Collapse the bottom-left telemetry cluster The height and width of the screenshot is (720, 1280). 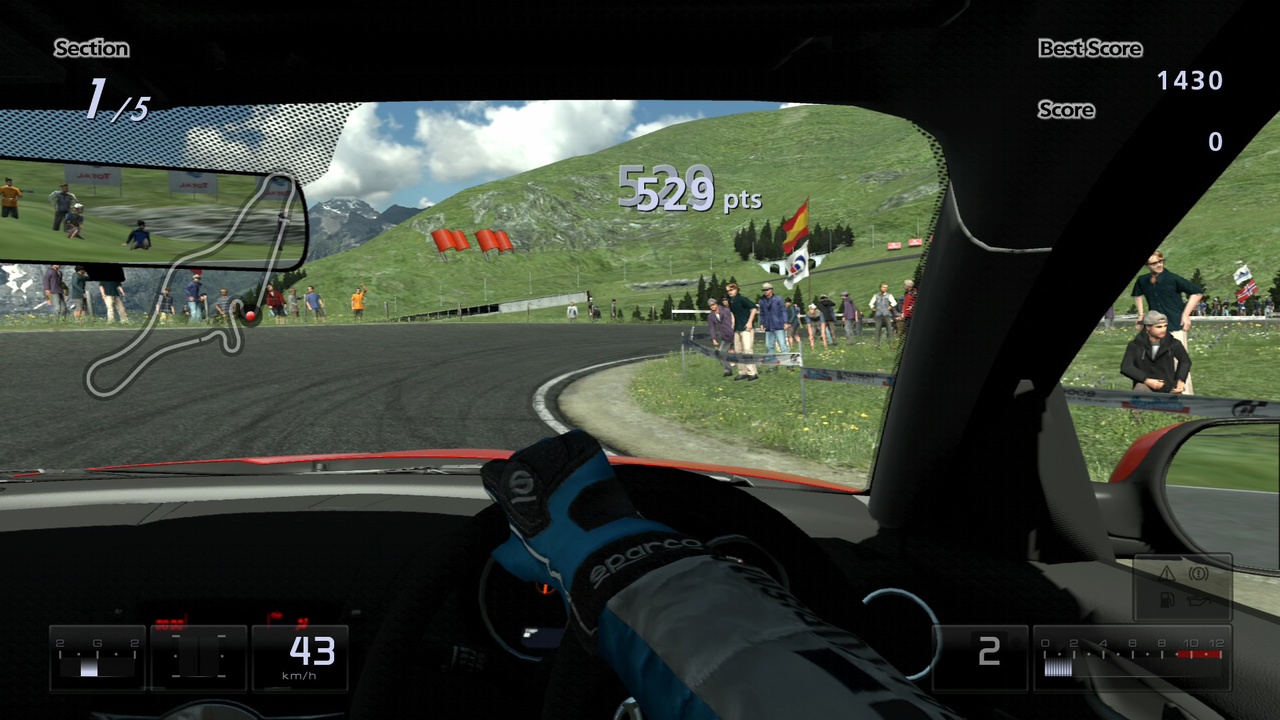199,657
